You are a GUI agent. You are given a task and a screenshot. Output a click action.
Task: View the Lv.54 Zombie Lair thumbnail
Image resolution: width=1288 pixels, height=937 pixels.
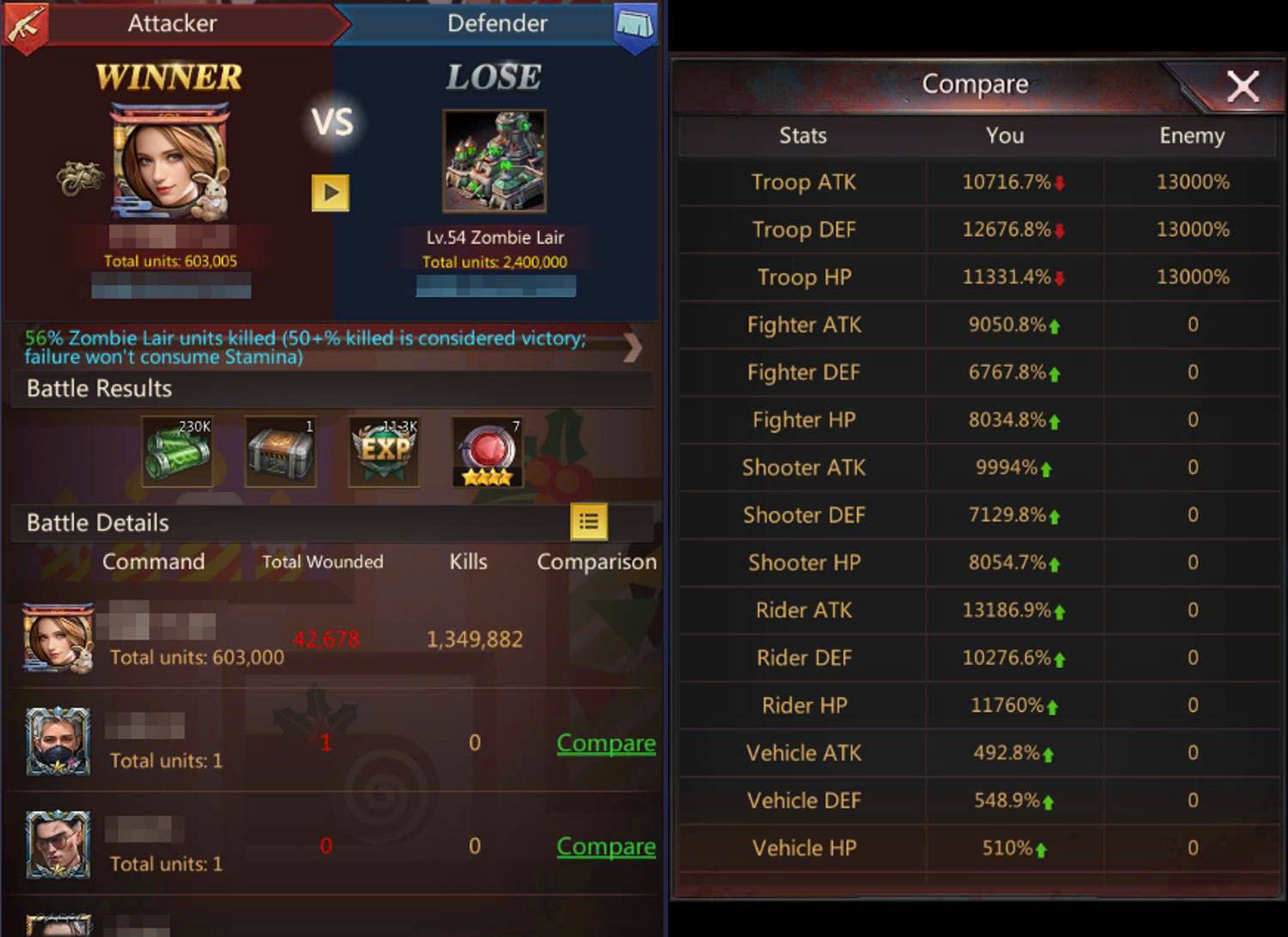click(x=494, y=161)
